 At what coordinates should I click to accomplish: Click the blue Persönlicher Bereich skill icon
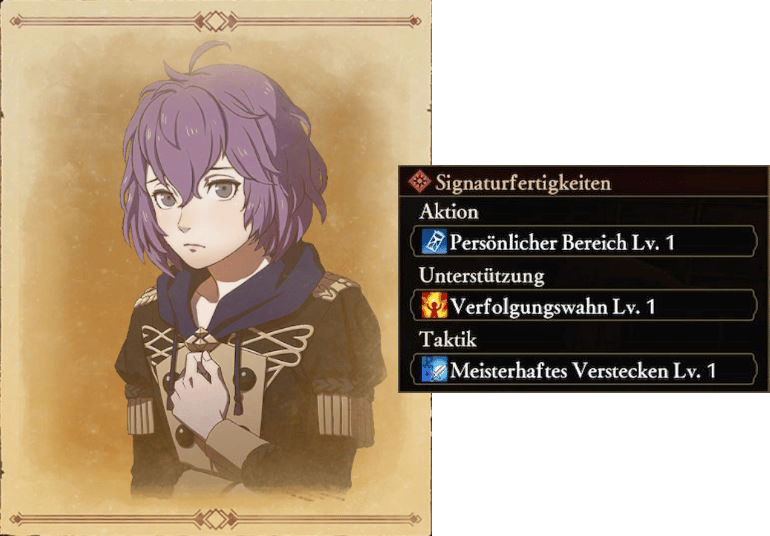(x=436, y=242)
